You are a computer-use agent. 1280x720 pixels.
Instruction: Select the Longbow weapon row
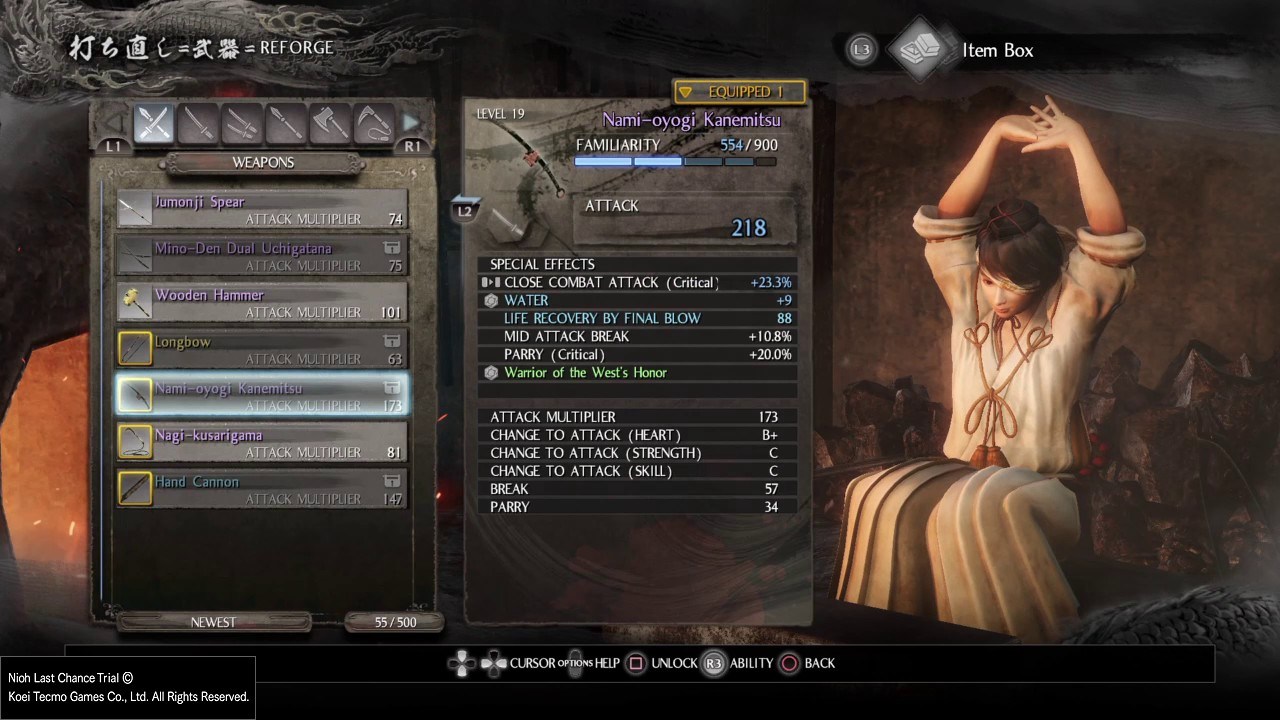[x=262, y=350]
